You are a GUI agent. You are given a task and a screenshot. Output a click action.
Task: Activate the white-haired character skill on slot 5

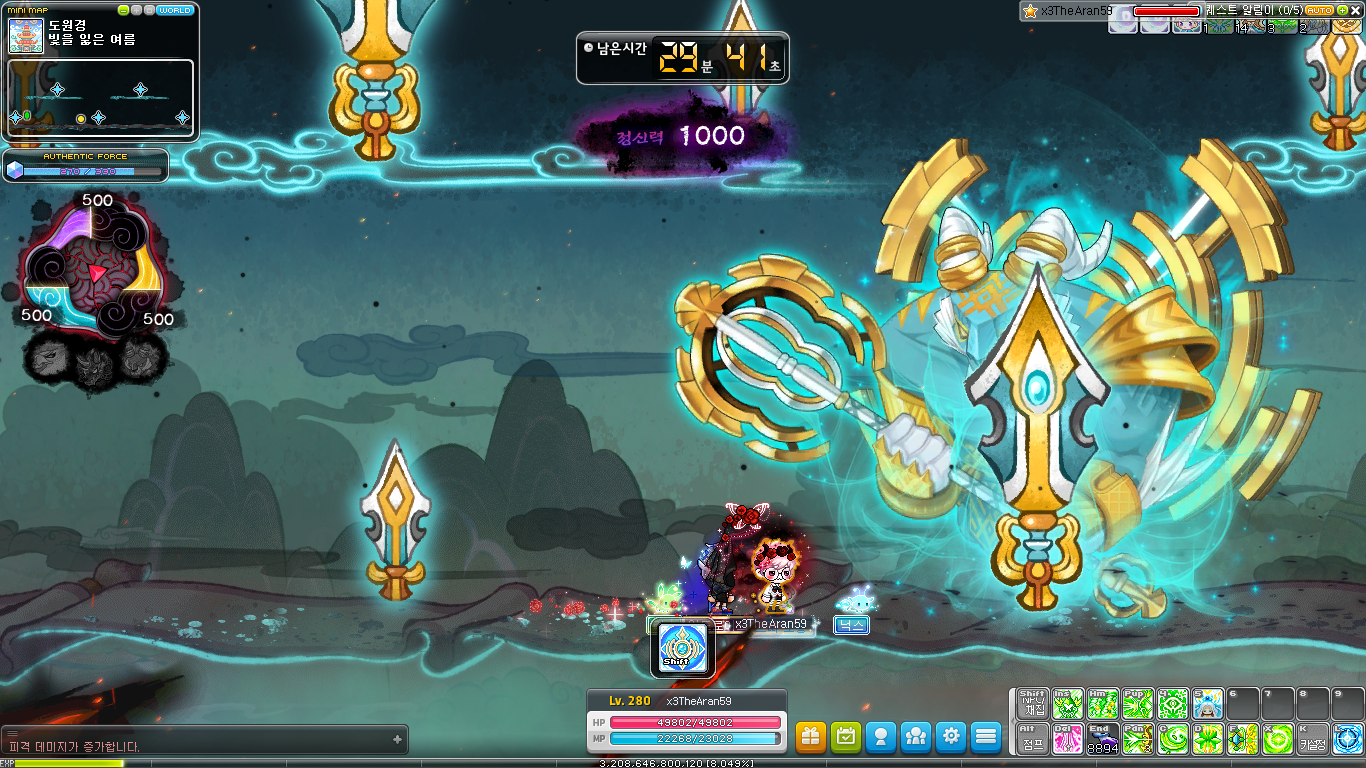coord(1208,704)
